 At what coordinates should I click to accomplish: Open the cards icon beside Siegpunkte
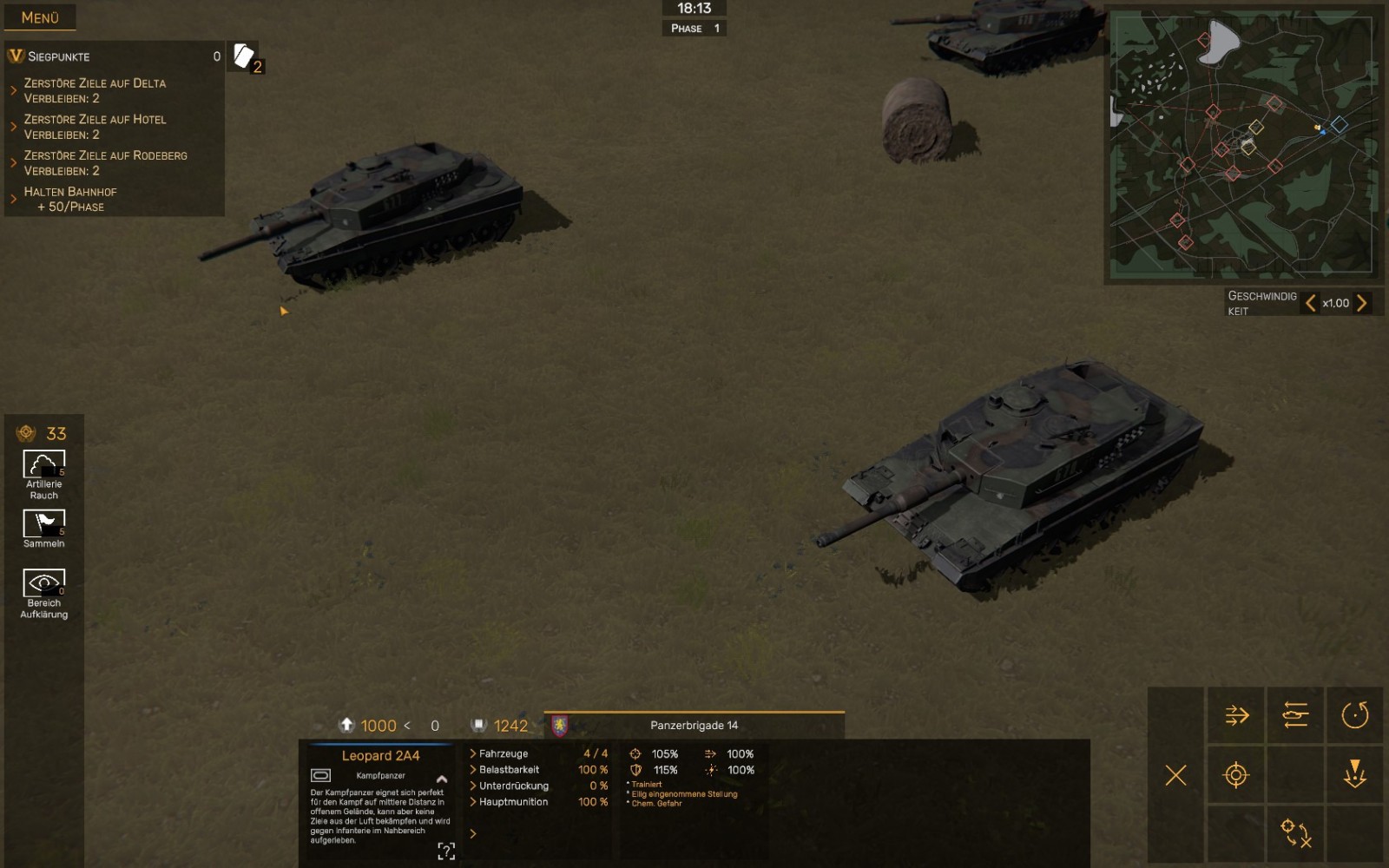tap(245, 57)
